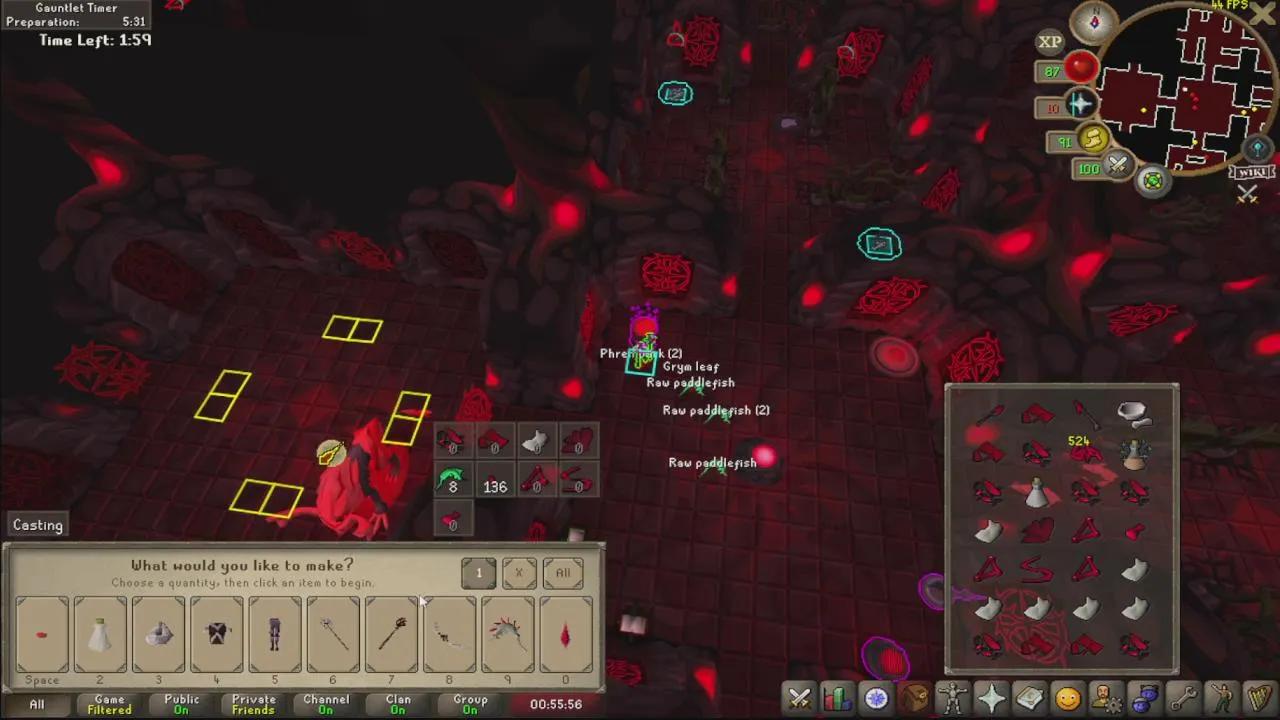1280x720 pixels.
Task: Activate quick prayers via the prayer orb
Action: click(1080, 105)
